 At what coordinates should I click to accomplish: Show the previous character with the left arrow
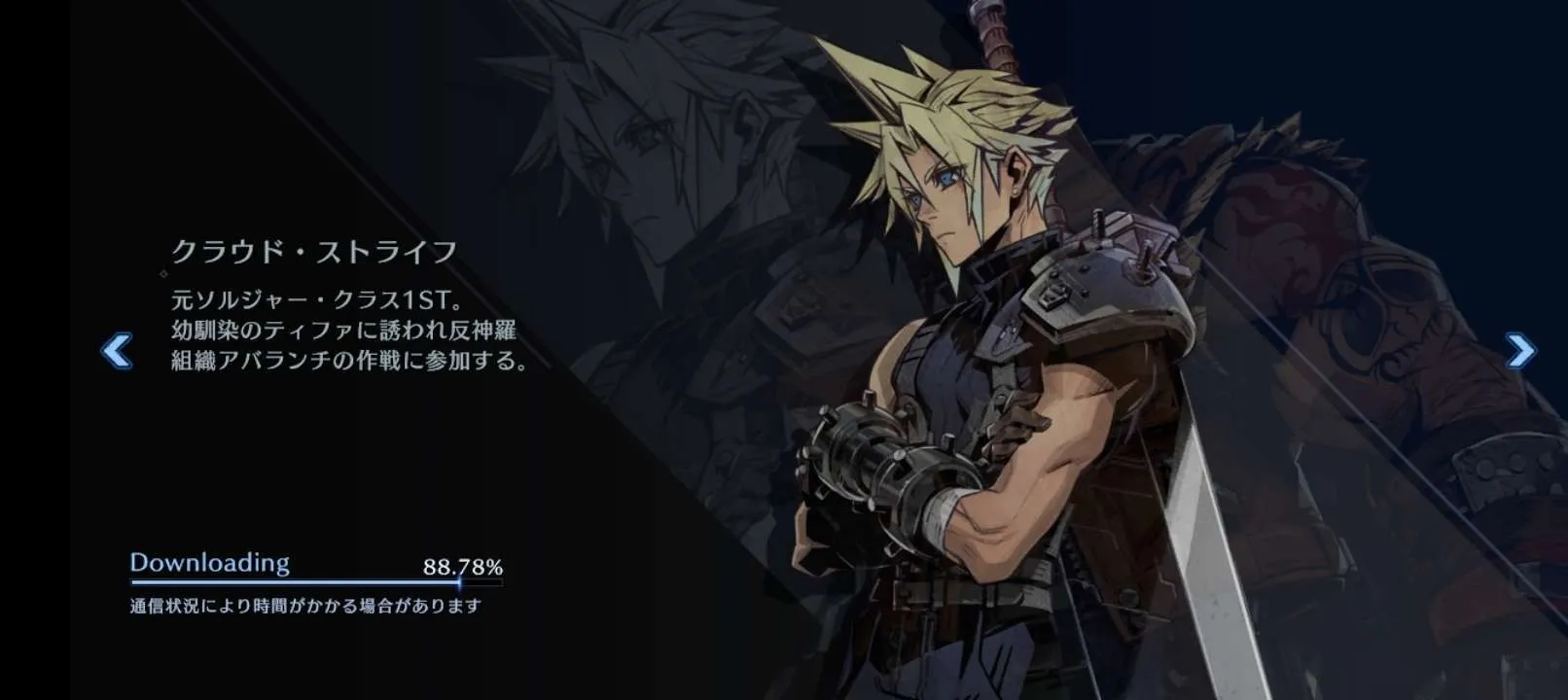point(117,351)
